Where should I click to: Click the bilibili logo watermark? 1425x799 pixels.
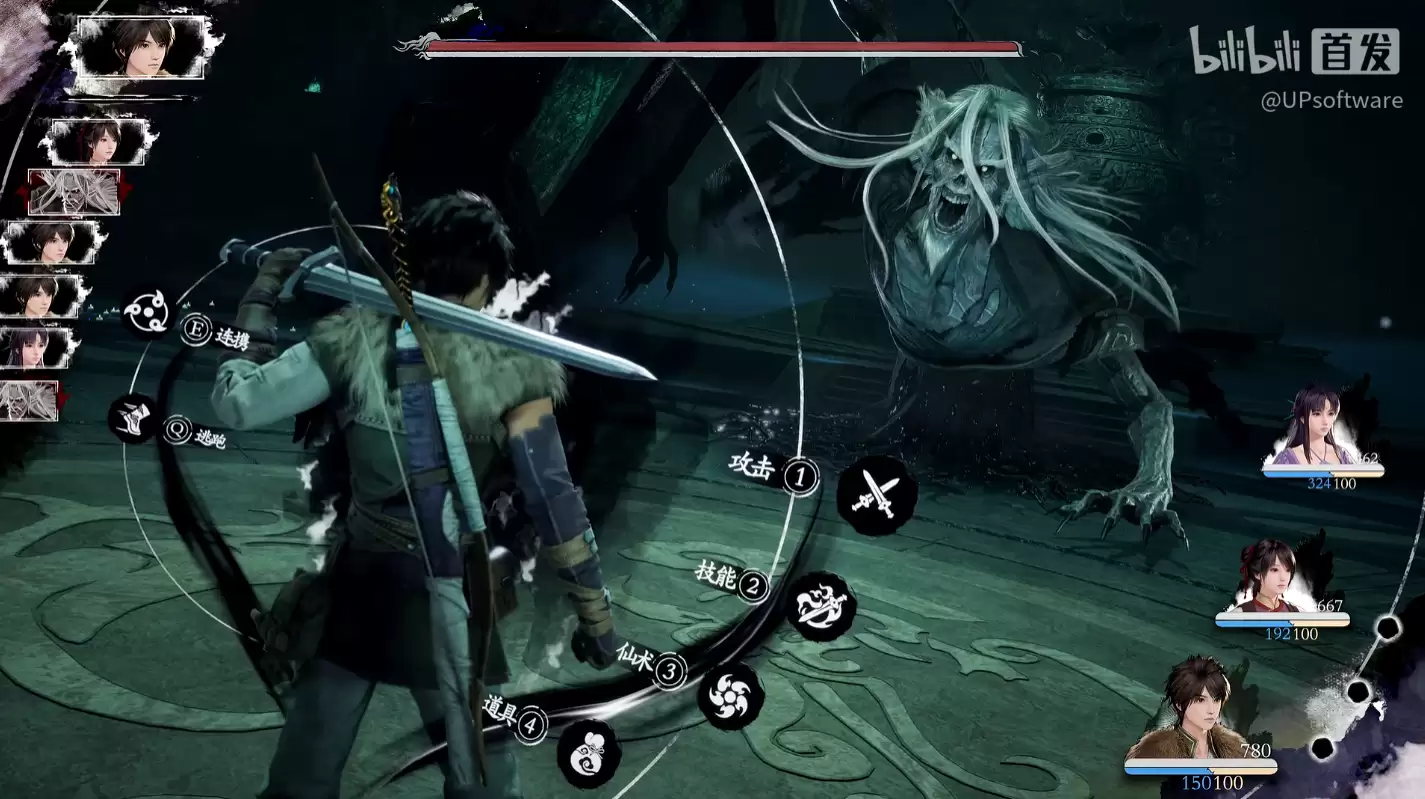point(1243,51)
